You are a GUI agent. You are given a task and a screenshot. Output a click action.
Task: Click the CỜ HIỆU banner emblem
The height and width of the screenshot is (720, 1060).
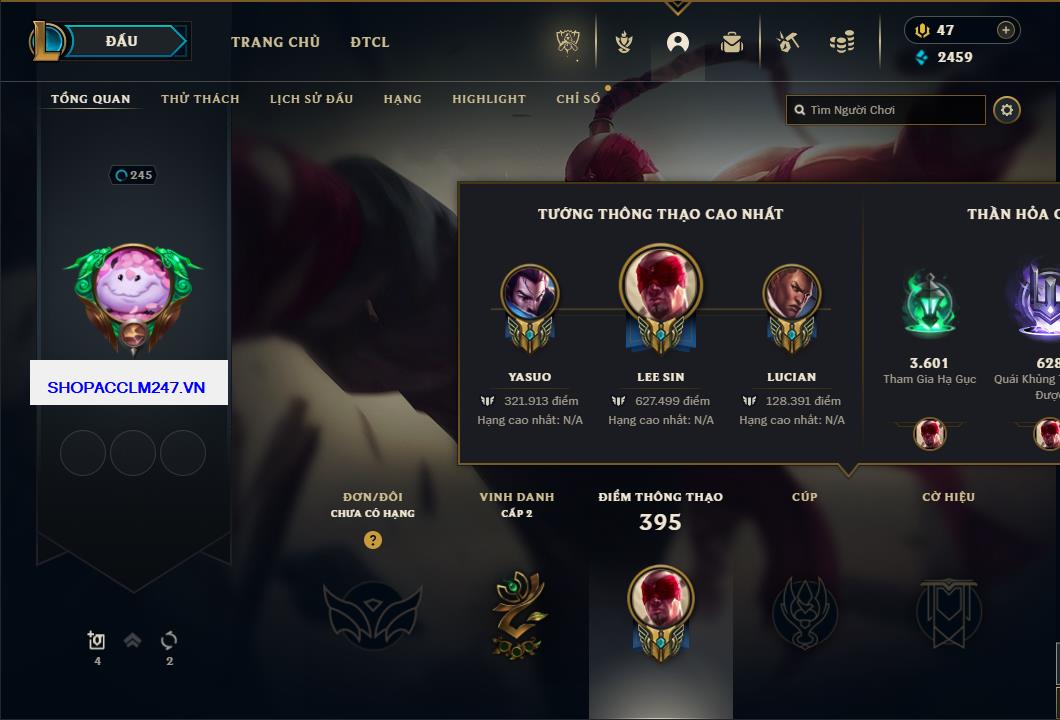(x=948, y=612)
